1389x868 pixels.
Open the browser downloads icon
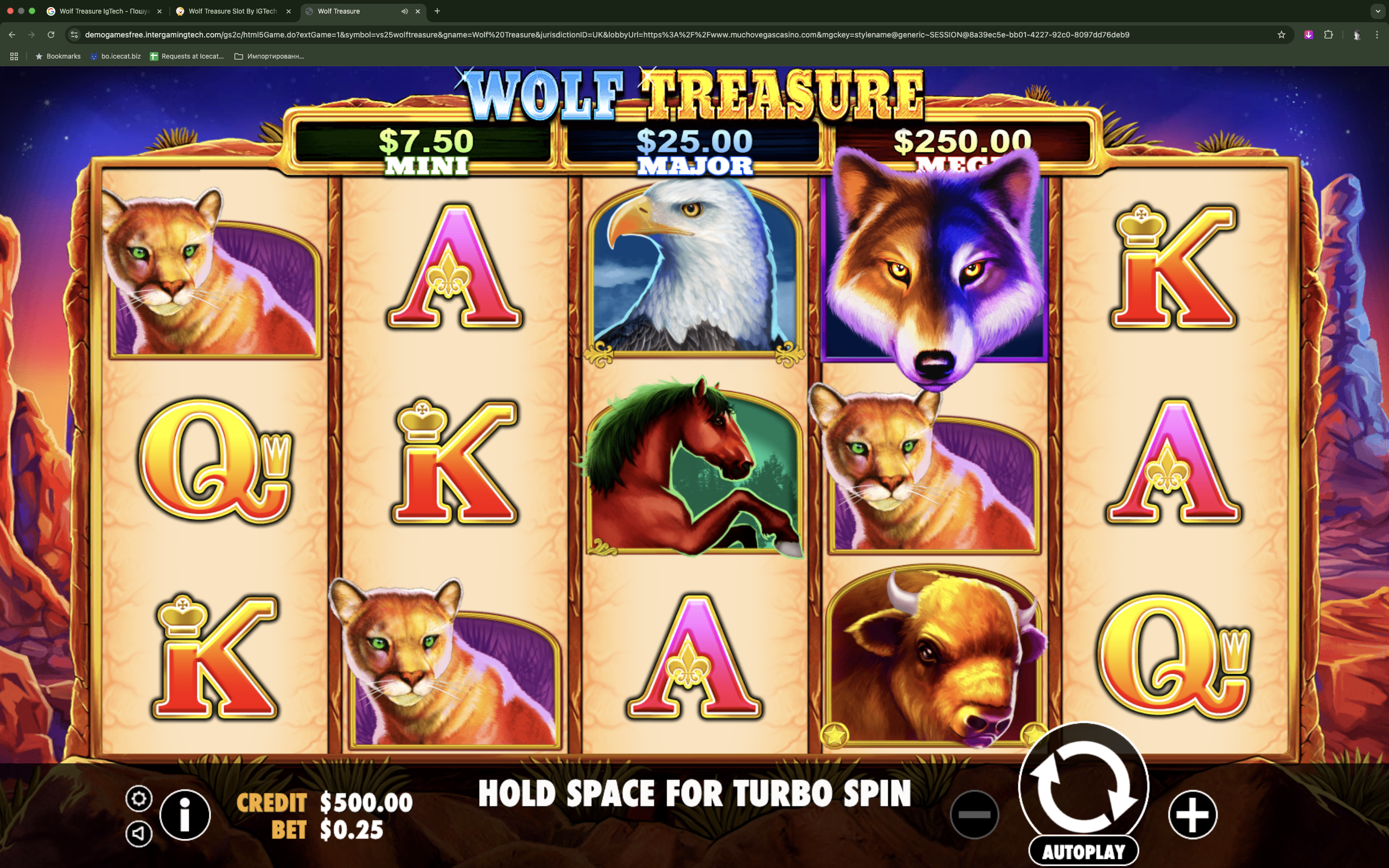pyautogui.click(x=1309, y=34)
